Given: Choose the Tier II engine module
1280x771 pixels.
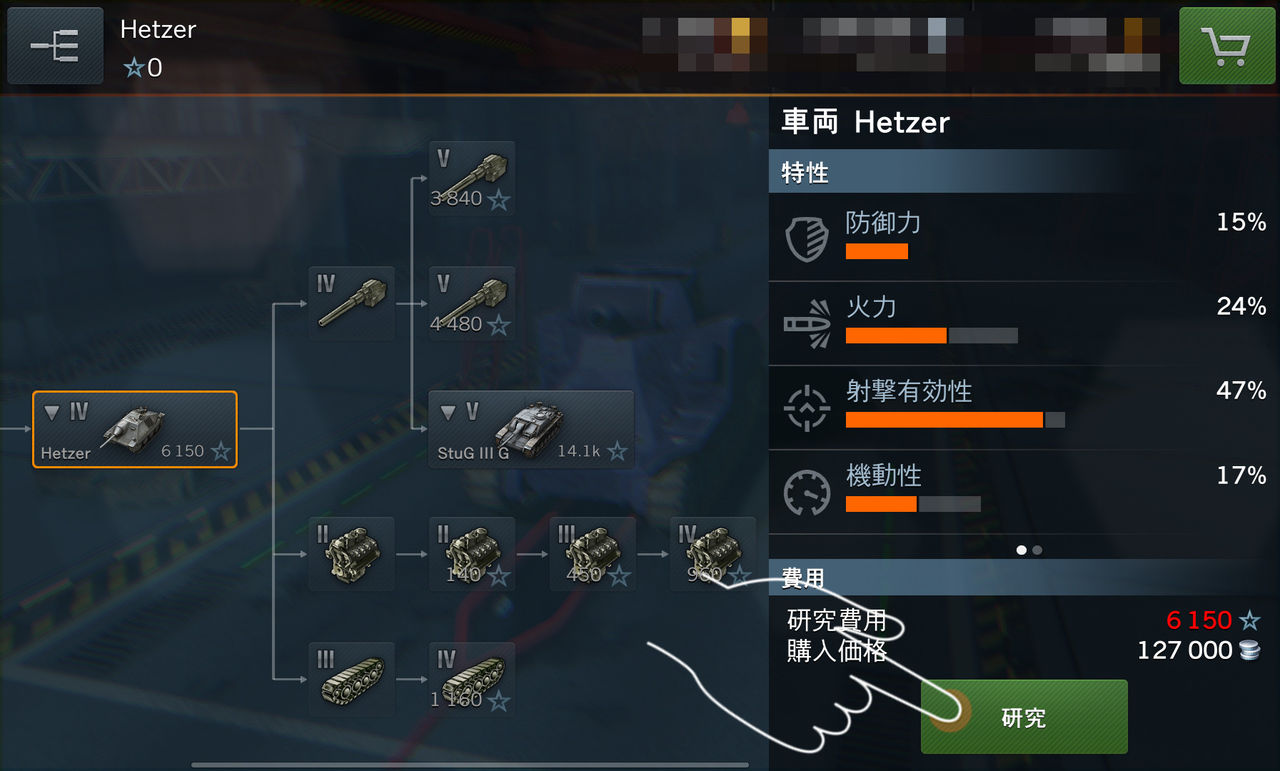Looking at the screenshot, I should (351, 554).
